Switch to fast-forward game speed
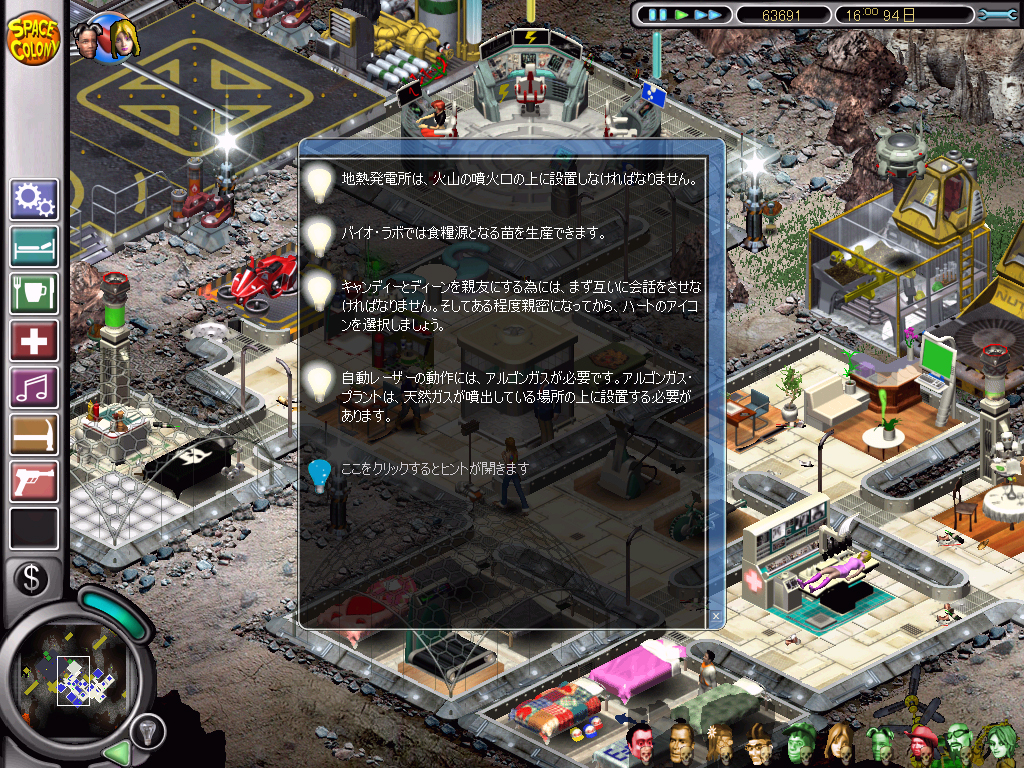The width and height of the screenshot is (1024, 768). click(x=708, y=15)
